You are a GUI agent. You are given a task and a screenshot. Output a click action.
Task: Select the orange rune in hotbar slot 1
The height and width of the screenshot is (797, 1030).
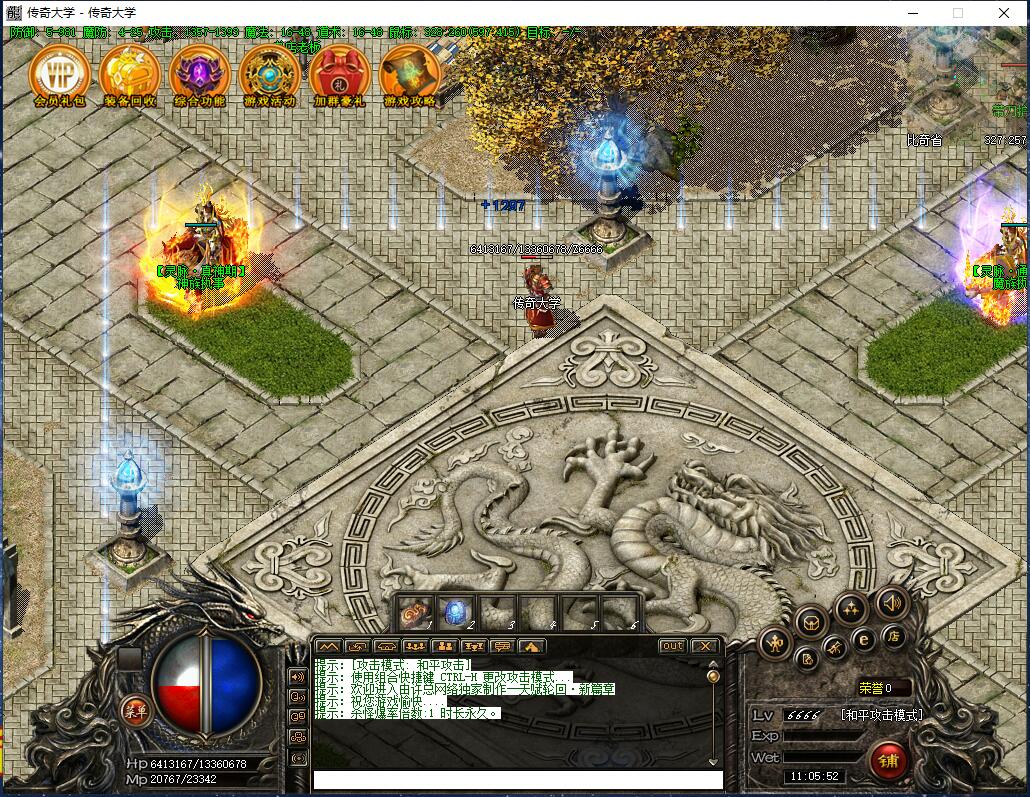pyautogui.click(x=416, y=610)
